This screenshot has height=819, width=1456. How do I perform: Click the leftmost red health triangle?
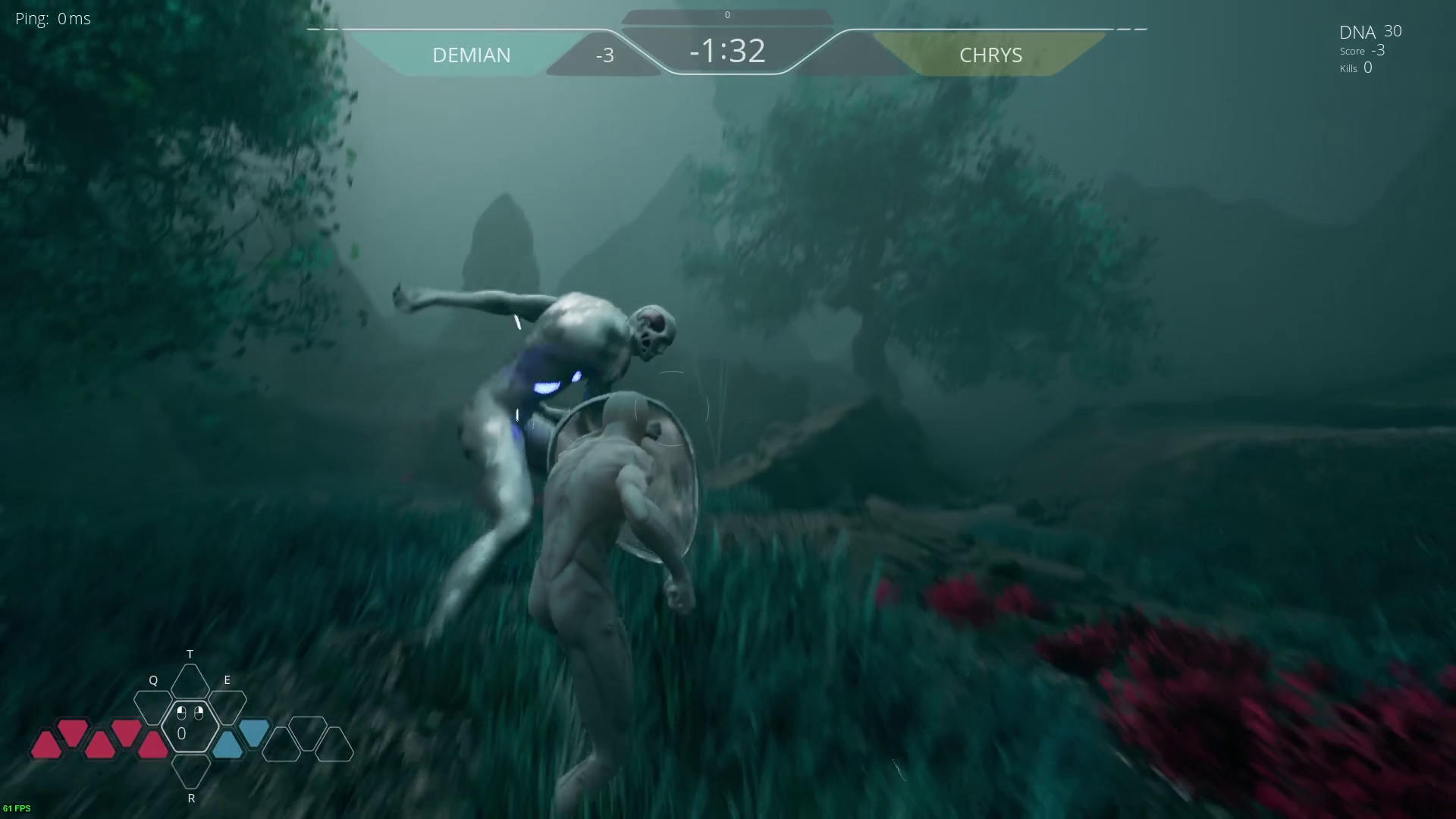click(x=46, y=744)
